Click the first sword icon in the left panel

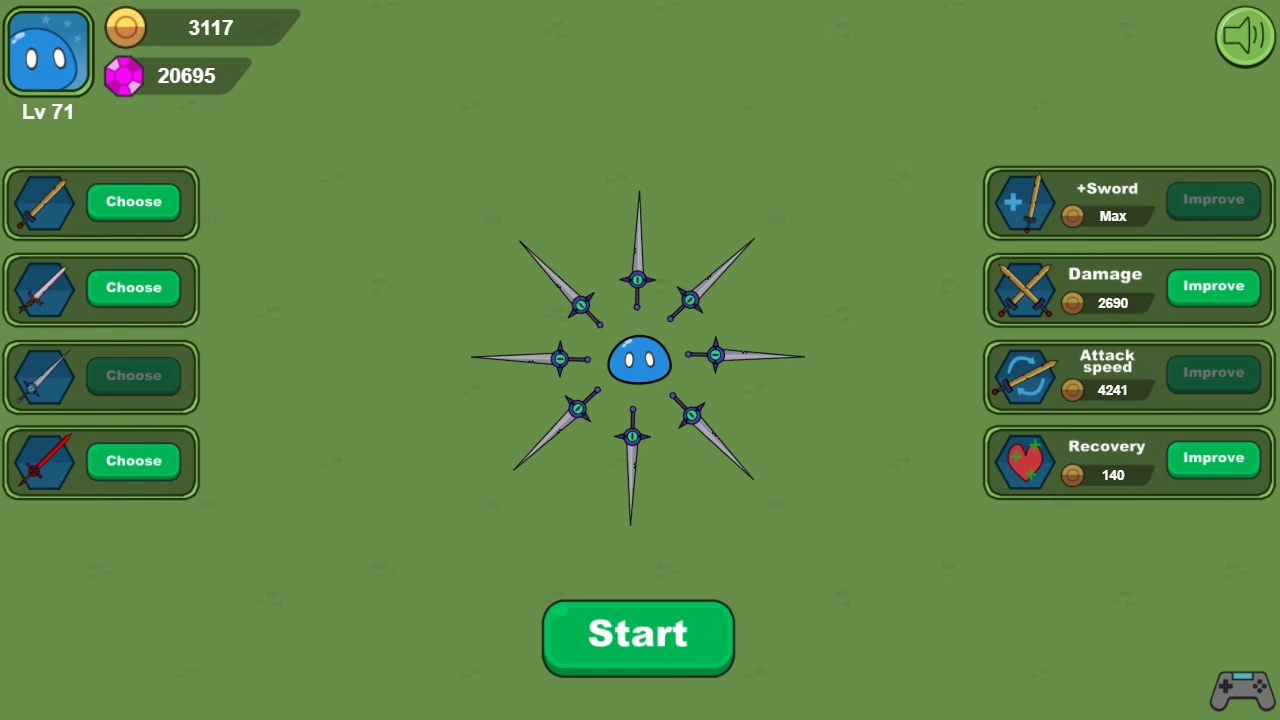pyautogui.click(x=44, y=203)
